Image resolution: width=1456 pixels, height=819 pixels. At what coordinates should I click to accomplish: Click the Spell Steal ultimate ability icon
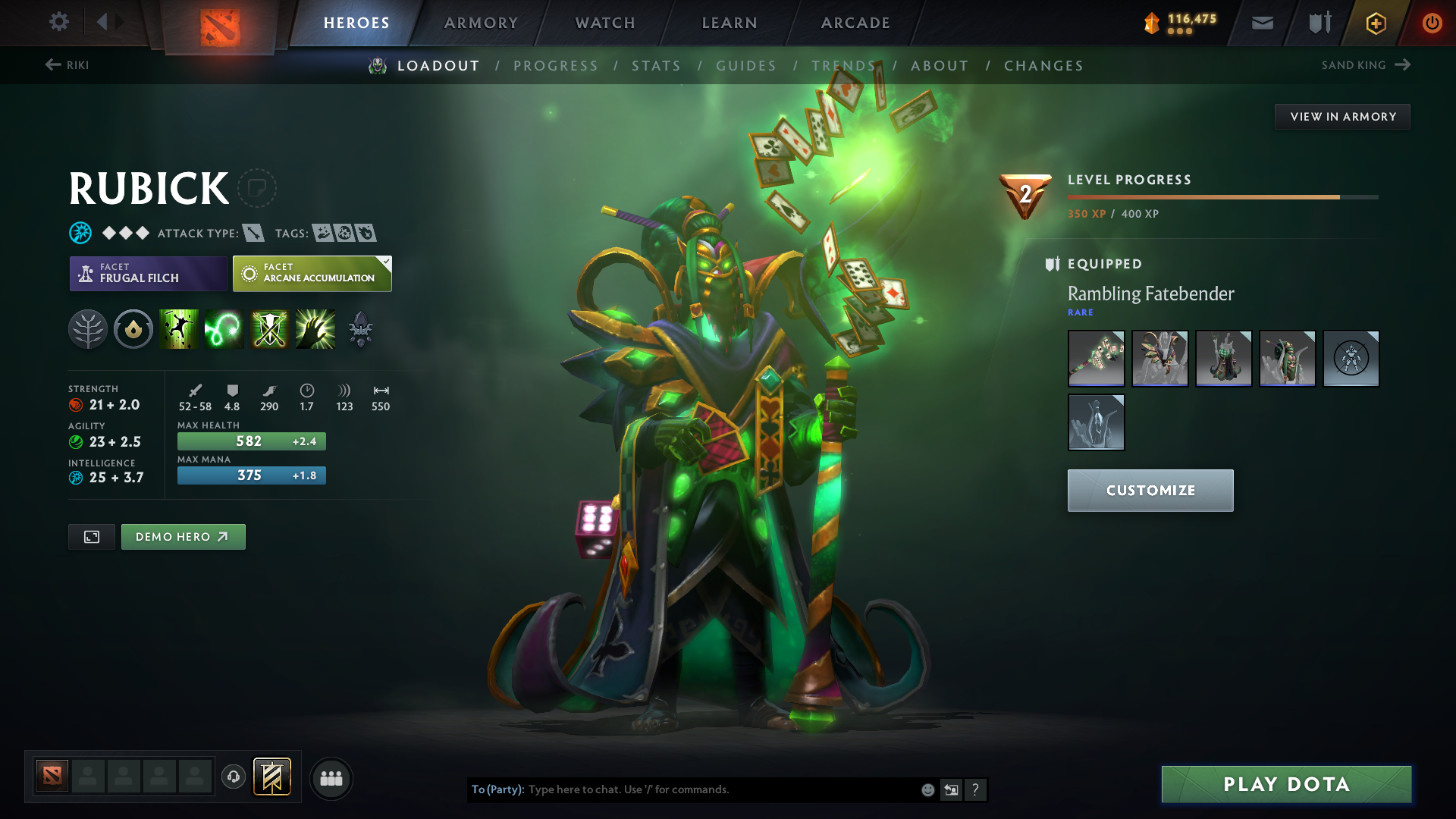click(x=315, y=328)
